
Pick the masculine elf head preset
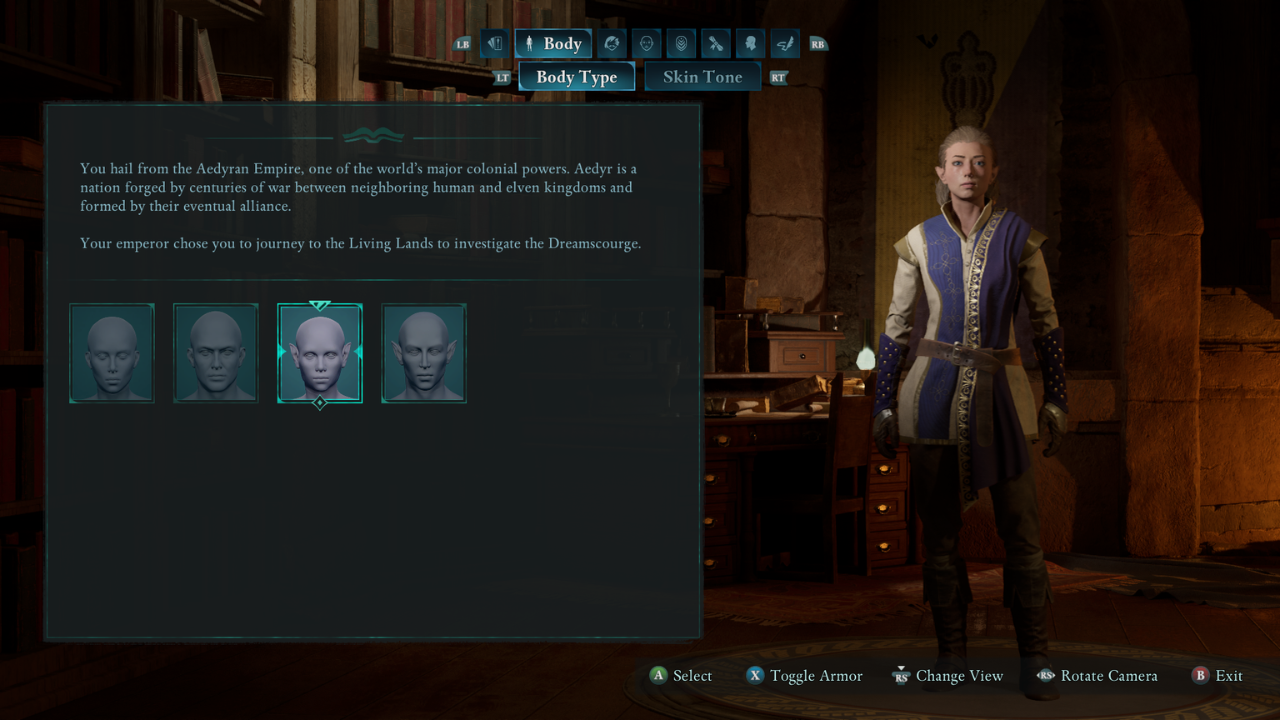point(424,353)
